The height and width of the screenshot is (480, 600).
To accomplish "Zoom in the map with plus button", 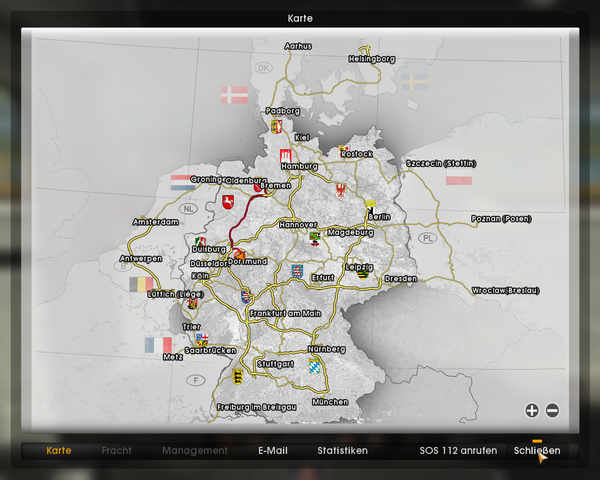I will coord(531,410).
